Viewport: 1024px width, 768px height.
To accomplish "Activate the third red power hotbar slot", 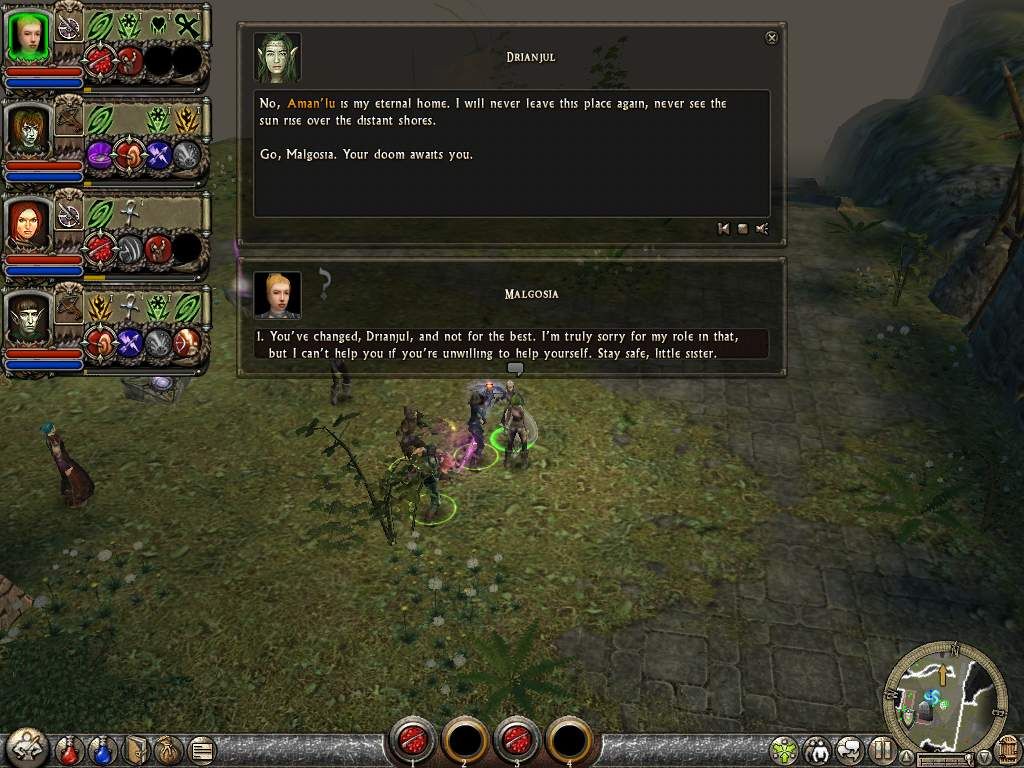I will point(517,740).
